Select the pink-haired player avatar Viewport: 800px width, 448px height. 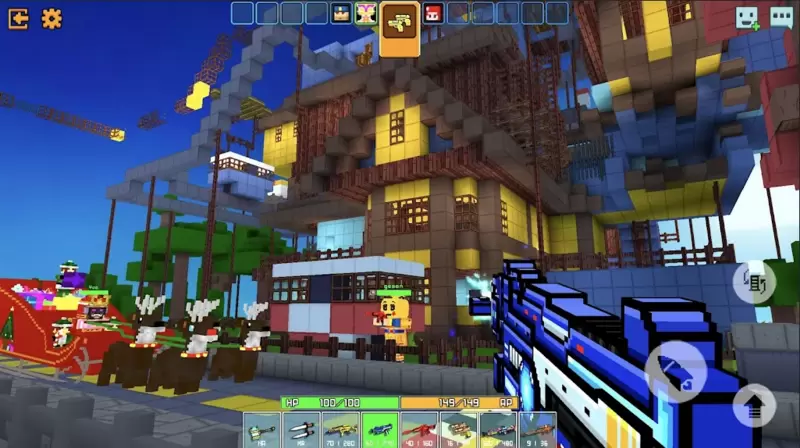(x=364, y=13)
